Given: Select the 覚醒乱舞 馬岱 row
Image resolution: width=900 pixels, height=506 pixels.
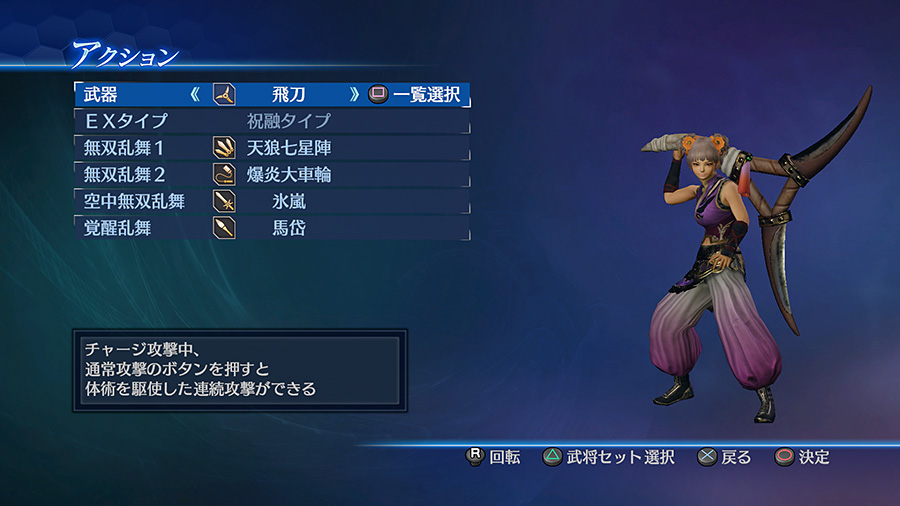Looking at the screenshot, I should 271,228.
